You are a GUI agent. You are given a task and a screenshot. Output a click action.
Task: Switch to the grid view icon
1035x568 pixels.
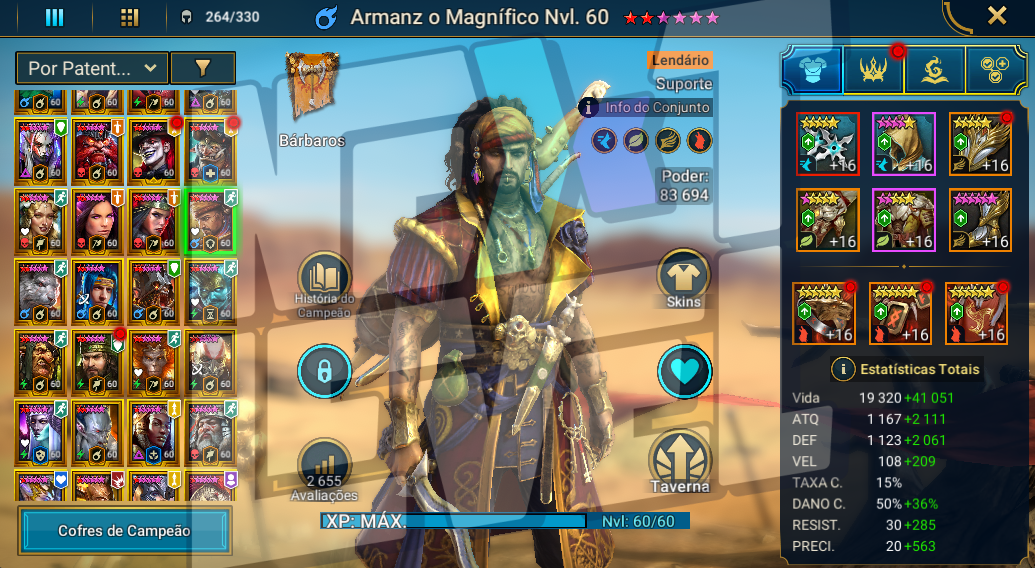pos(129,17)
